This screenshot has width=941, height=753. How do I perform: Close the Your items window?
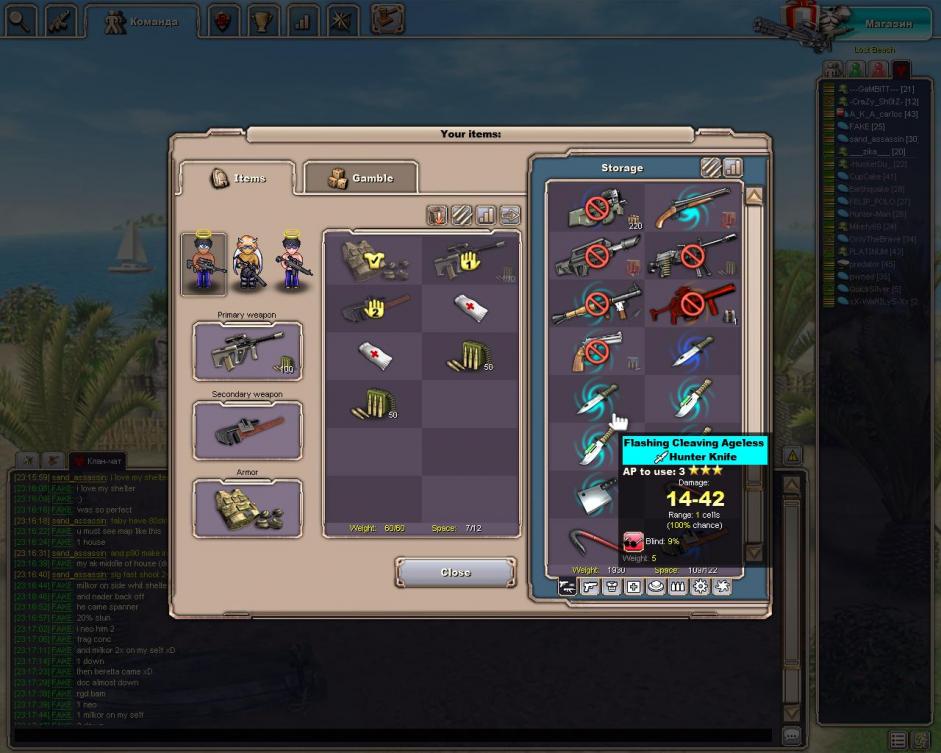click(x=455, y=572)
